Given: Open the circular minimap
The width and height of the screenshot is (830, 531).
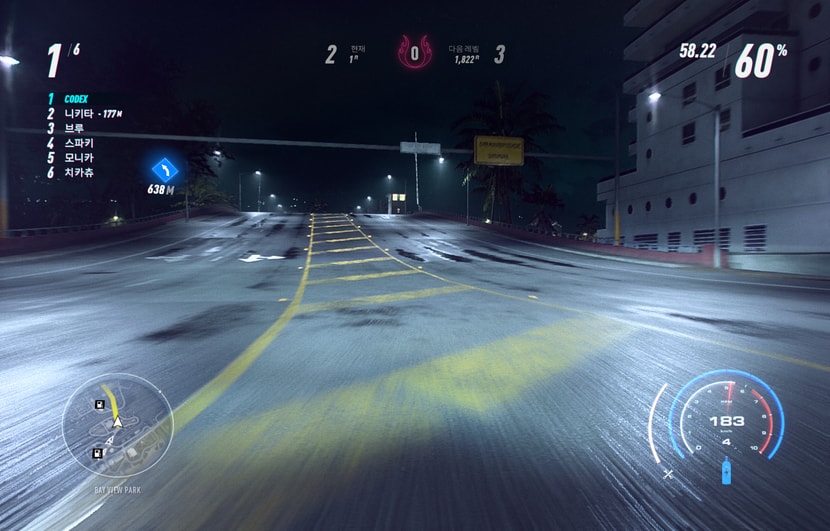Looking at the screenshot, I should pos(118,426).
